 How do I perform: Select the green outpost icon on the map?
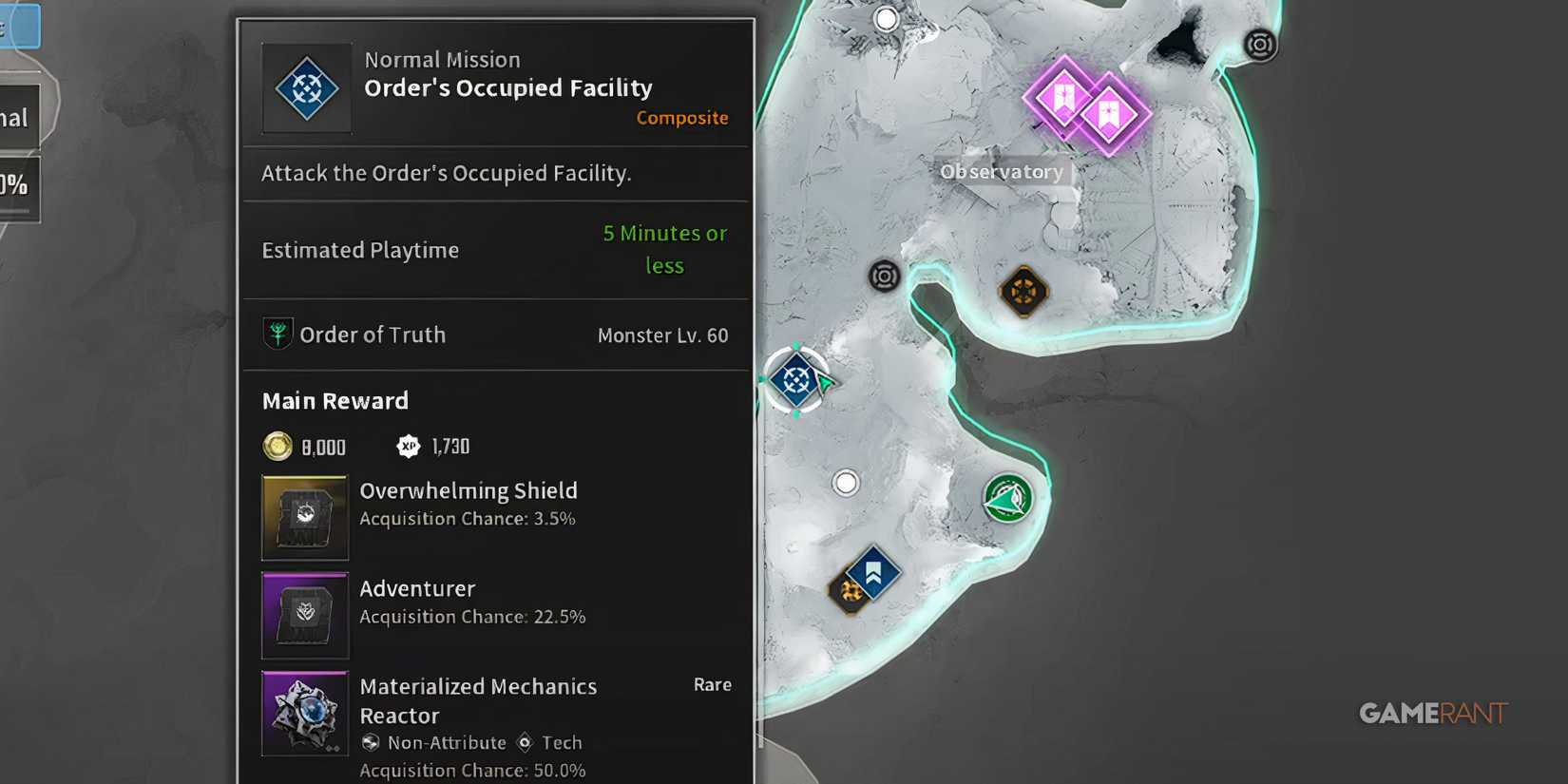(x=1008, y=497)
